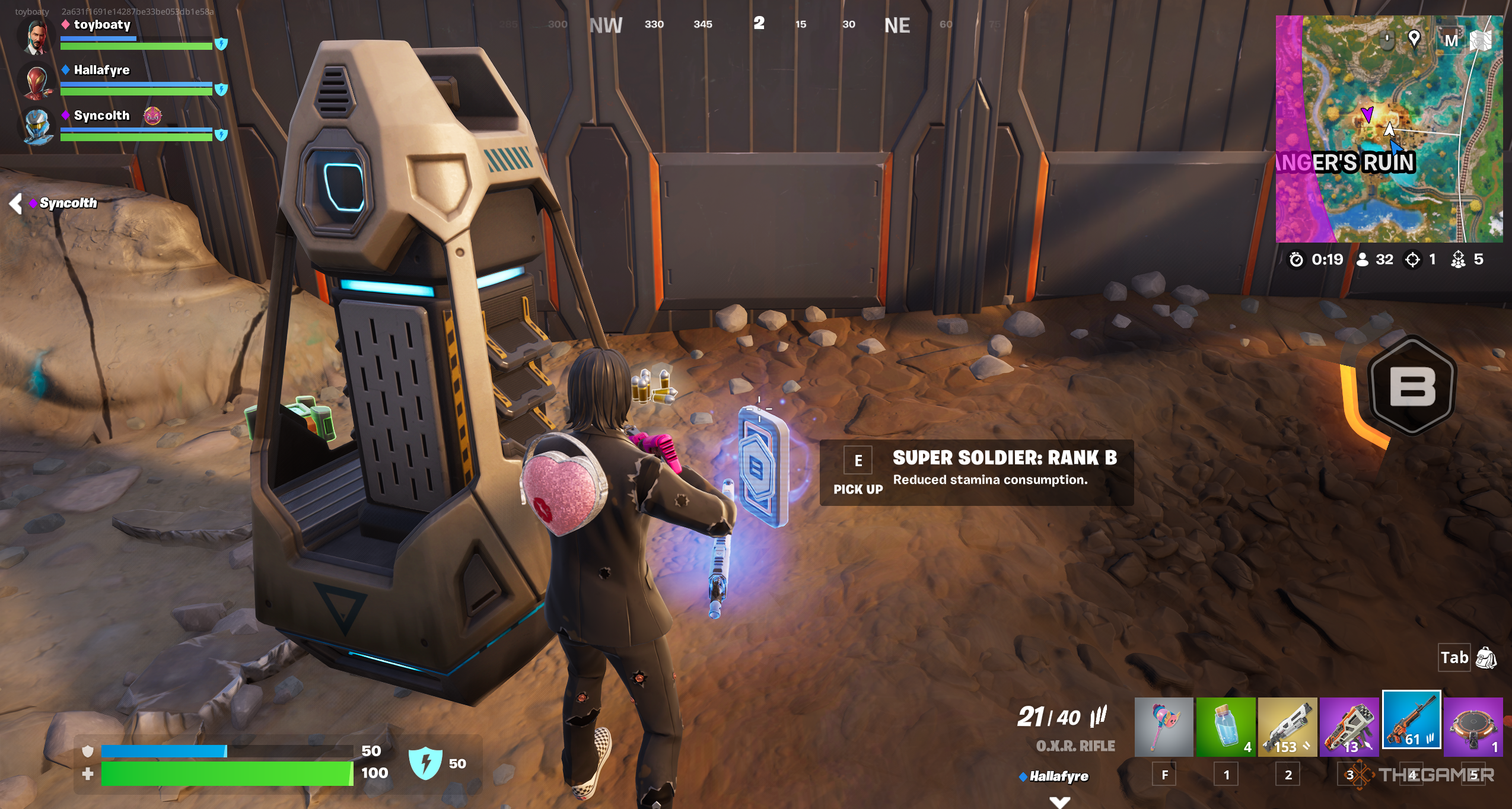Select the purple rocket launcher slot
Image resolution: width=1512 pixels, height=809 pixels.
point(1349,727)
